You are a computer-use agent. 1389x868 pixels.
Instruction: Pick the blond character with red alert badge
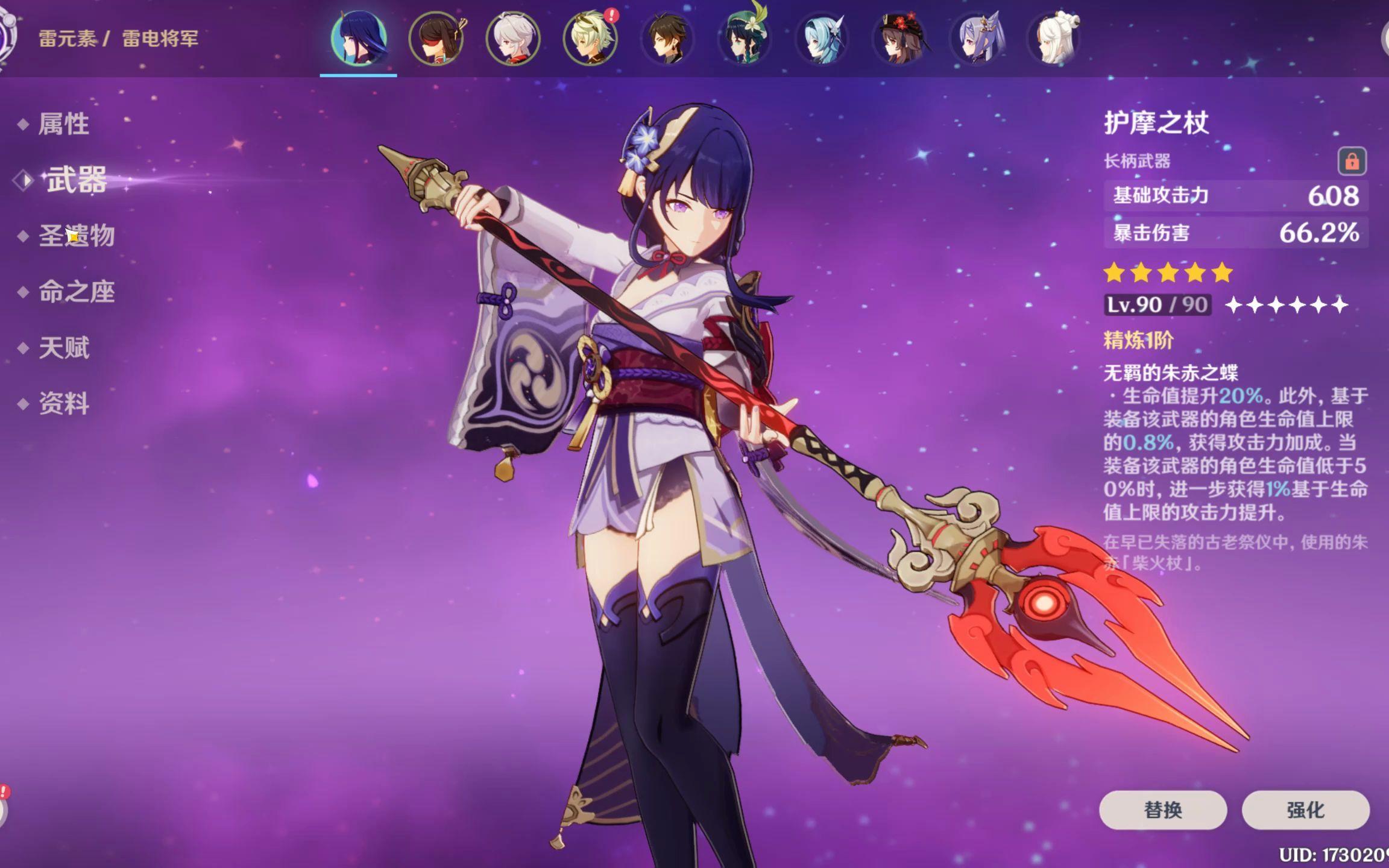coord(590,39)
